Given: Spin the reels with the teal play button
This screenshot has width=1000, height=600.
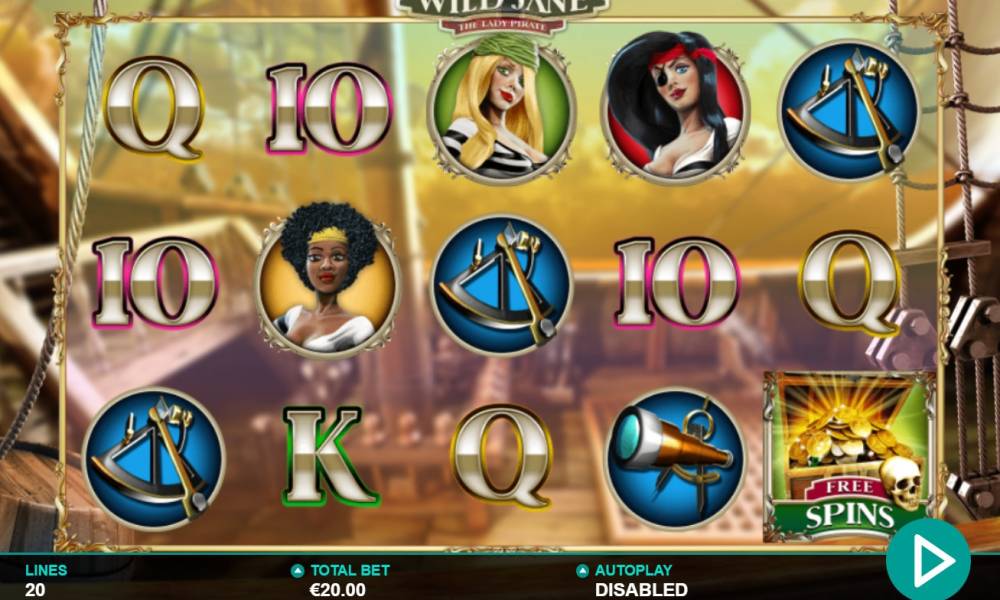Looking at the screenshot, I should [928, 560].
